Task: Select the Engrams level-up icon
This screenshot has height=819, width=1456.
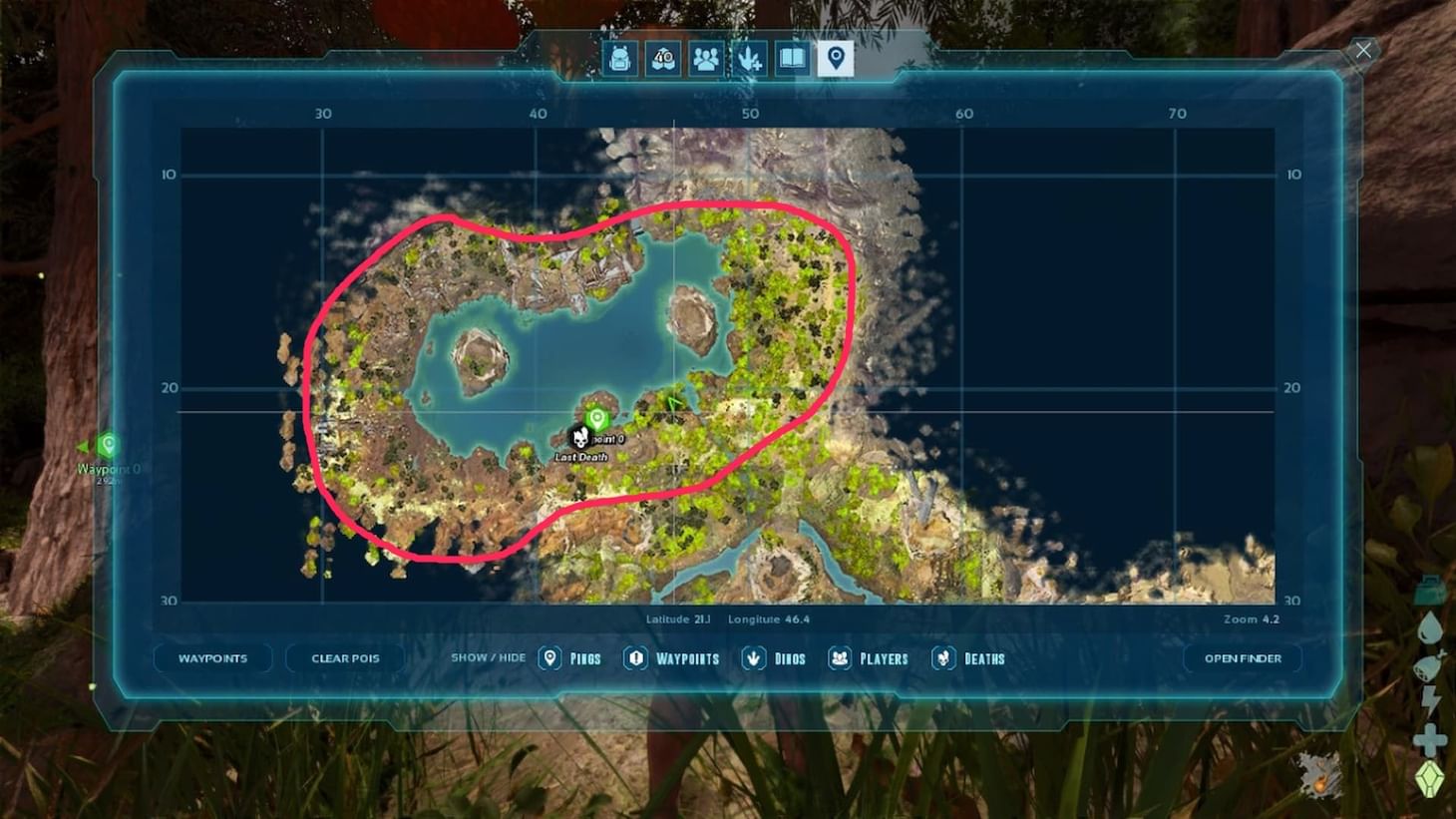Action: pyautogui.click(x=664, y=59)
